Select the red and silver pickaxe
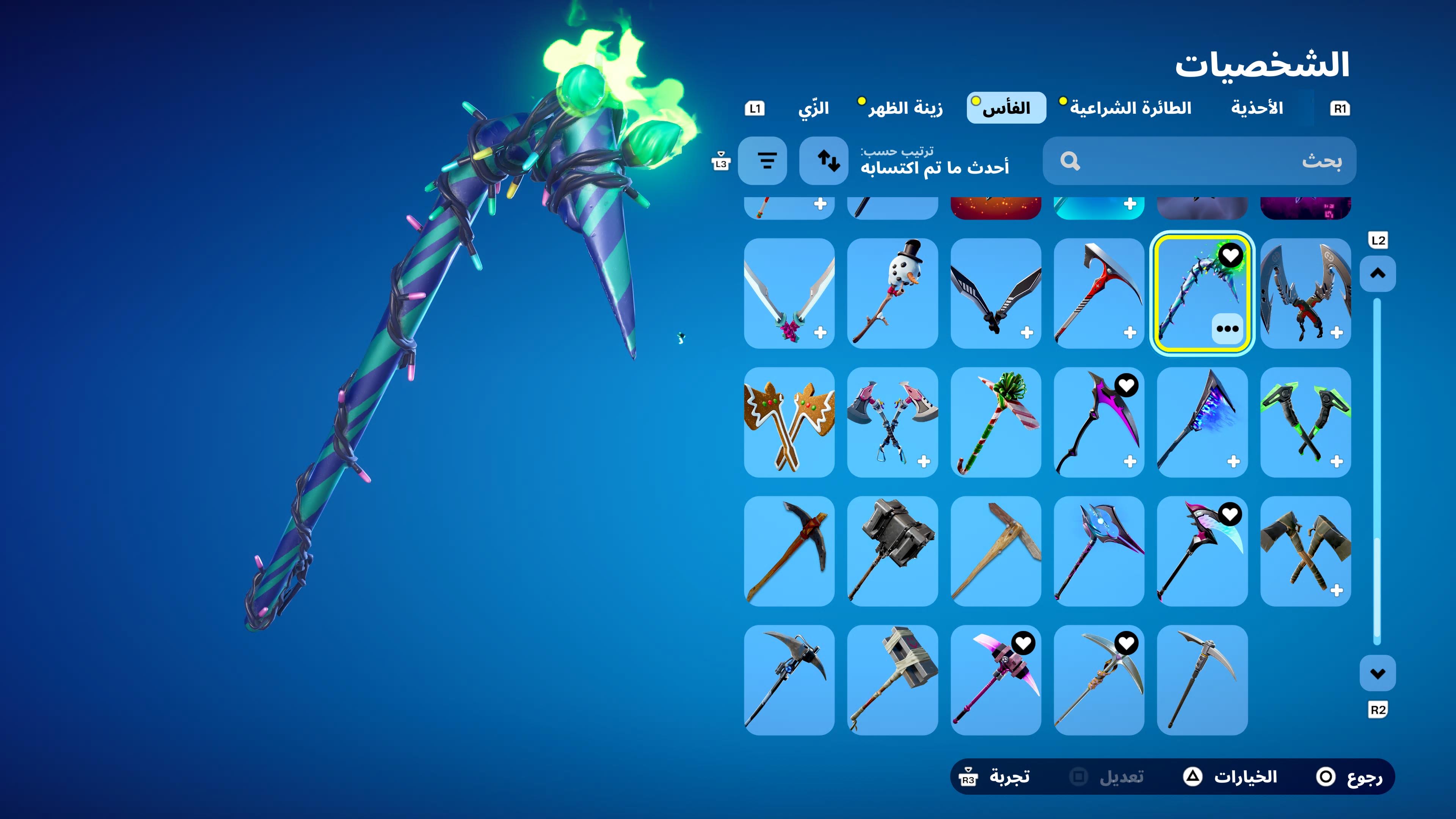The image size is (1456, 819). click(1098, 293)
